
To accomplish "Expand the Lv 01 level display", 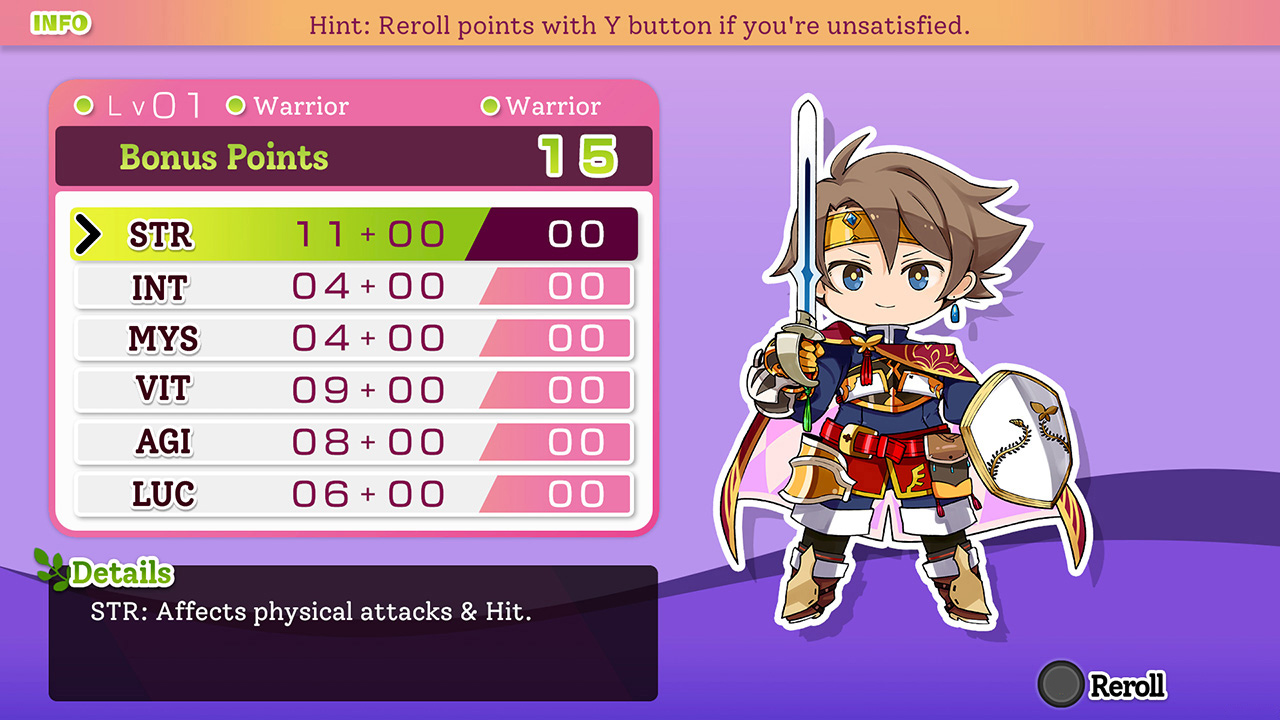I will (150, 103).
